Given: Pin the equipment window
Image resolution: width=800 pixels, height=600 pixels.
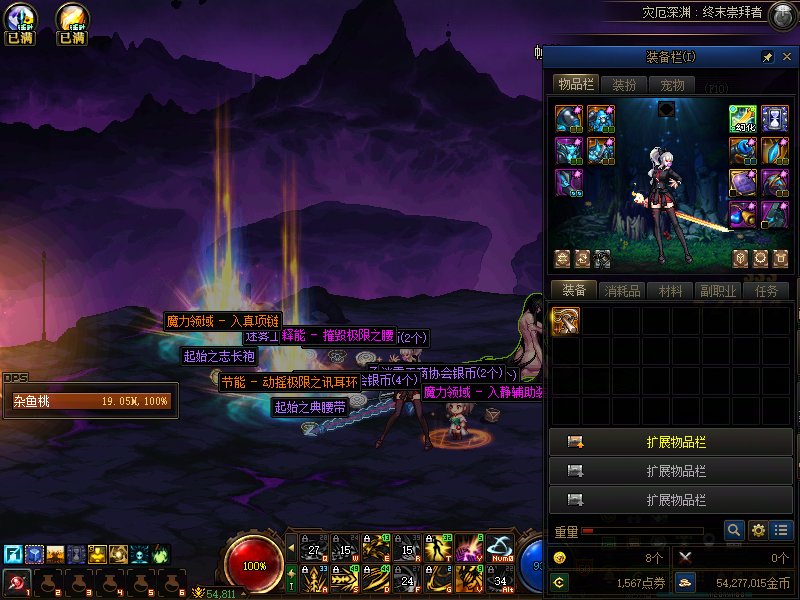Looking at the screenshot, I should tap(767, 57).
